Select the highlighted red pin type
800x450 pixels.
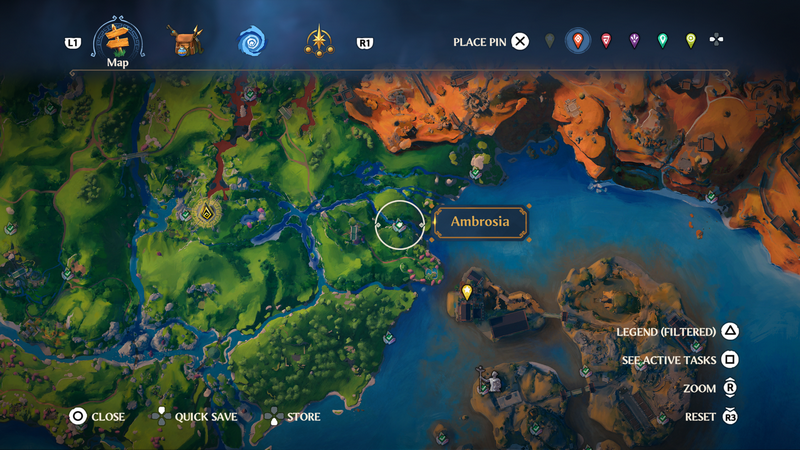coord(577,41)
